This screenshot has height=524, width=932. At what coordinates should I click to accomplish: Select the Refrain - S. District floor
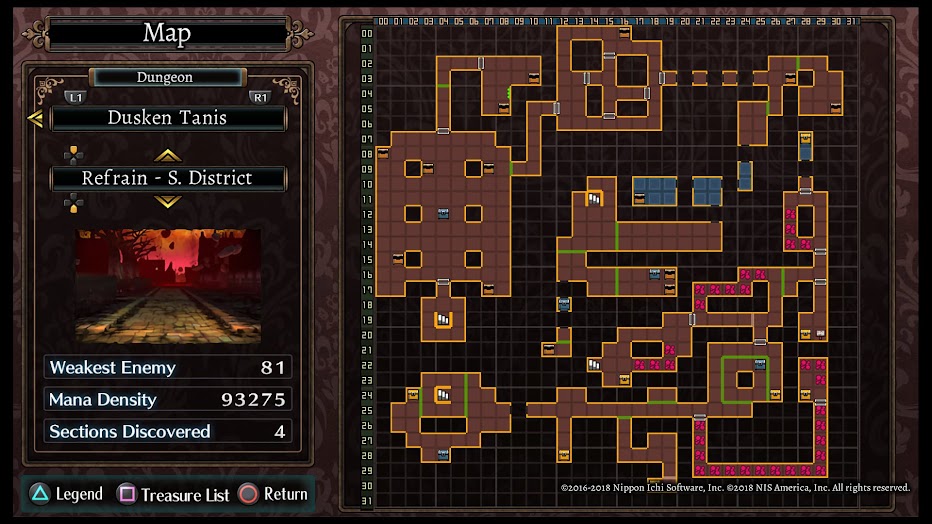tap(168, 179)
